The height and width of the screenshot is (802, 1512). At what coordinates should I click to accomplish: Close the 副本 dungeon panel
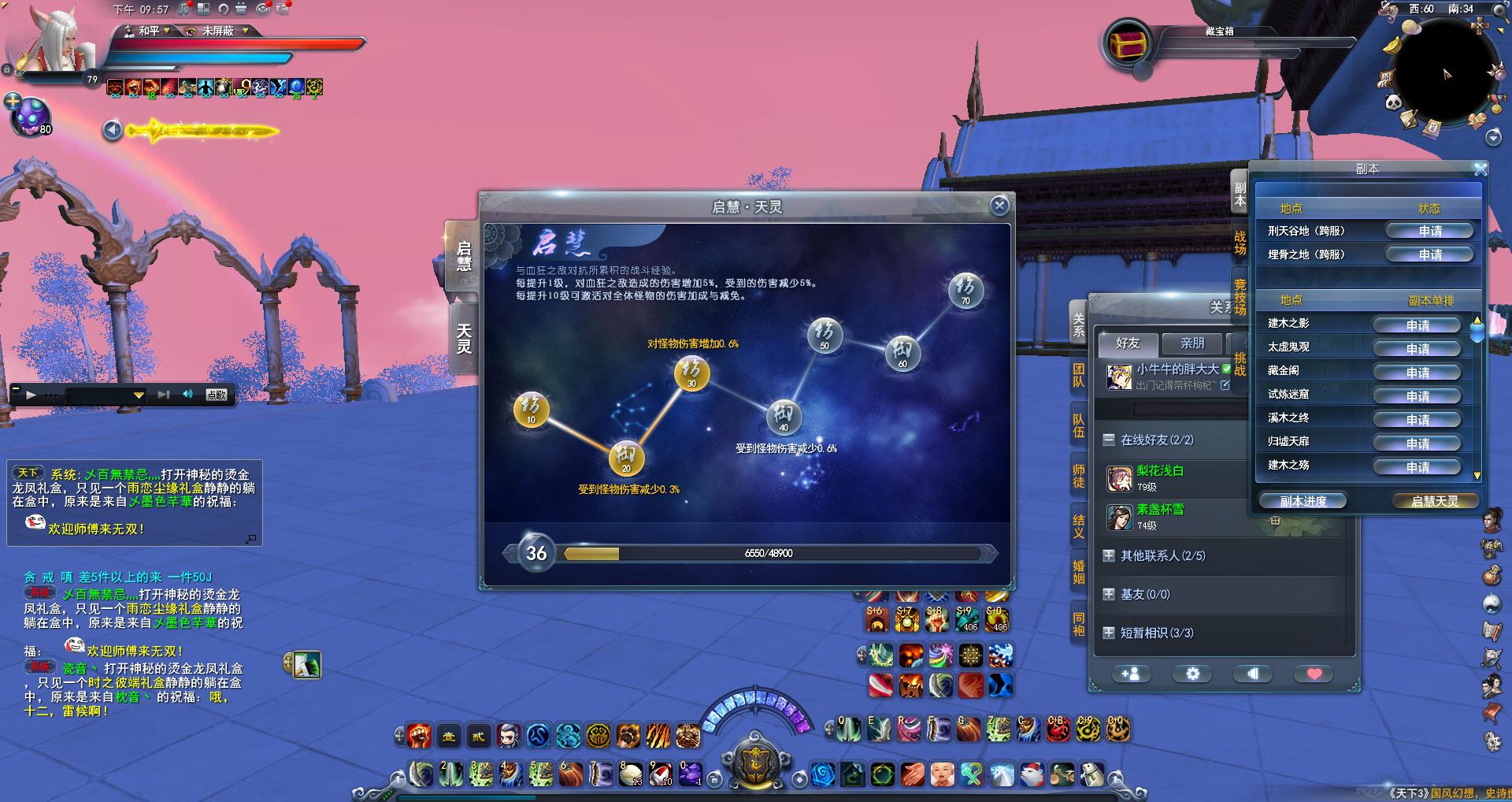[x=1480, y=169]
